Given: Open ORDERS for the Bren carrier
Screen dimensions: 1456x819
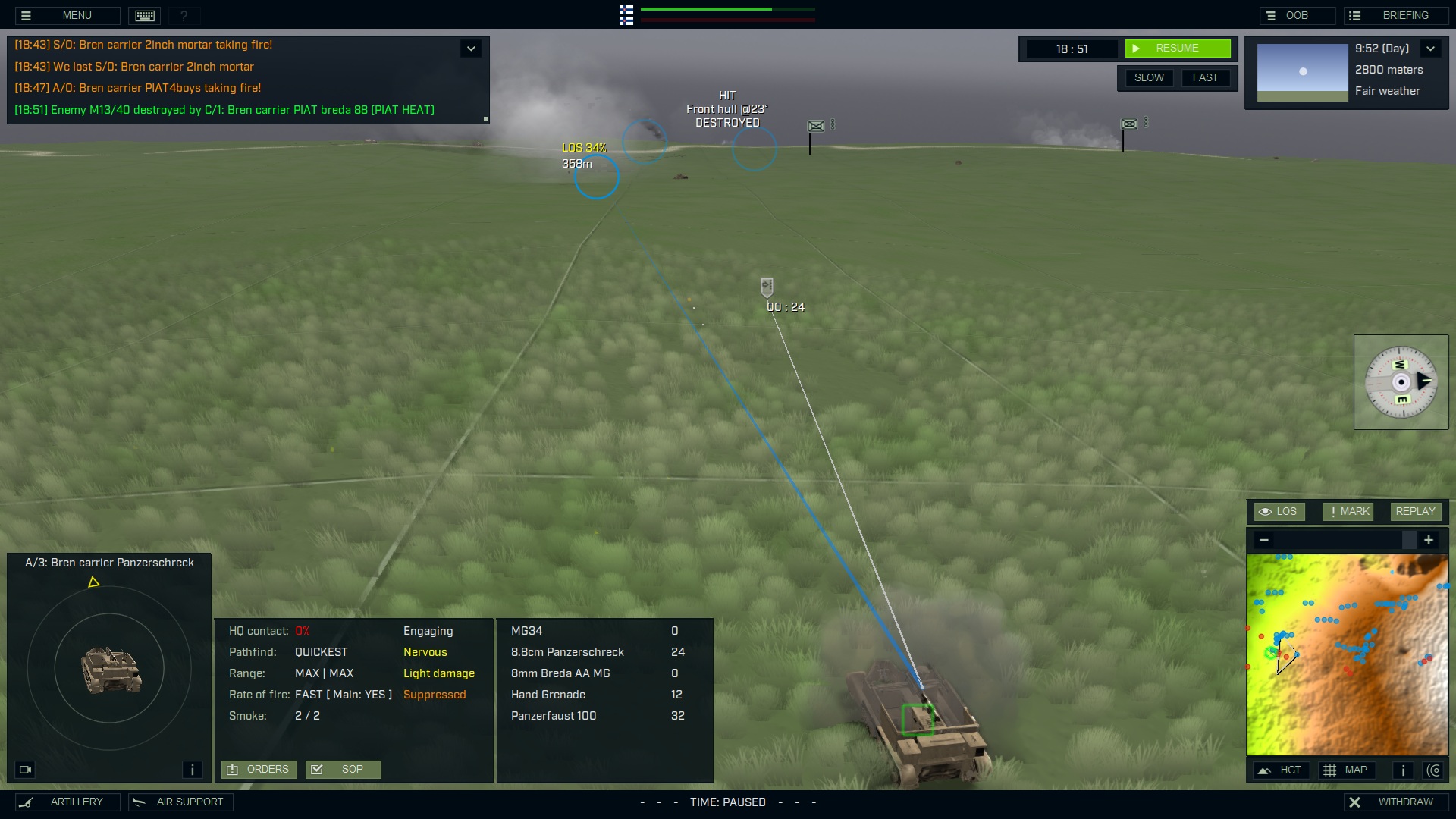Looking at the screenshot, I should (259, 769).
